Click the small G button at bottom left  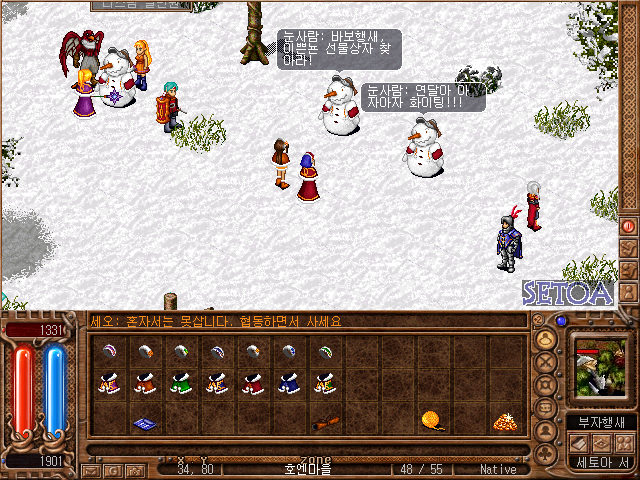[x=110, y=469]
